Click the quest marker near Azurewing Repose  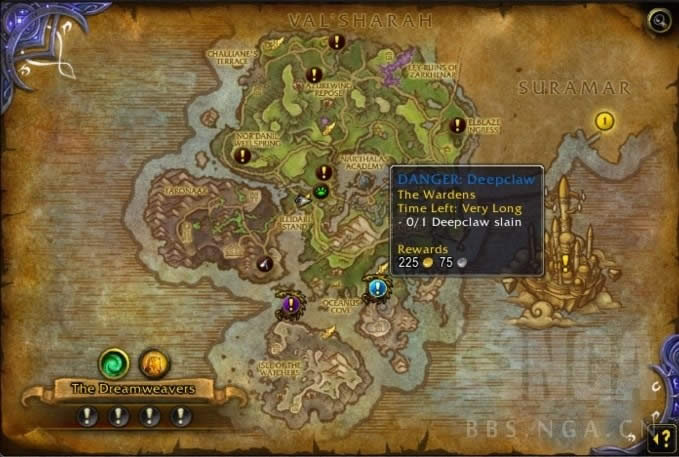coord(314,75)
